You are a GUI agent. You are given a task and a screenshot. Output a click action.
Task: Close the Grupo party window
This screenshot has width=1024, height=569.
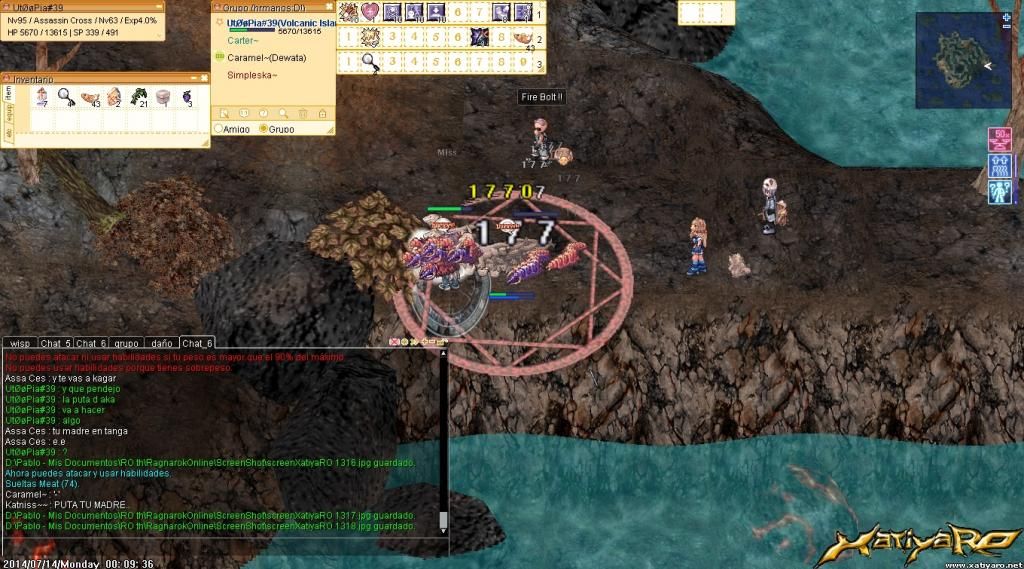point(329,7)
